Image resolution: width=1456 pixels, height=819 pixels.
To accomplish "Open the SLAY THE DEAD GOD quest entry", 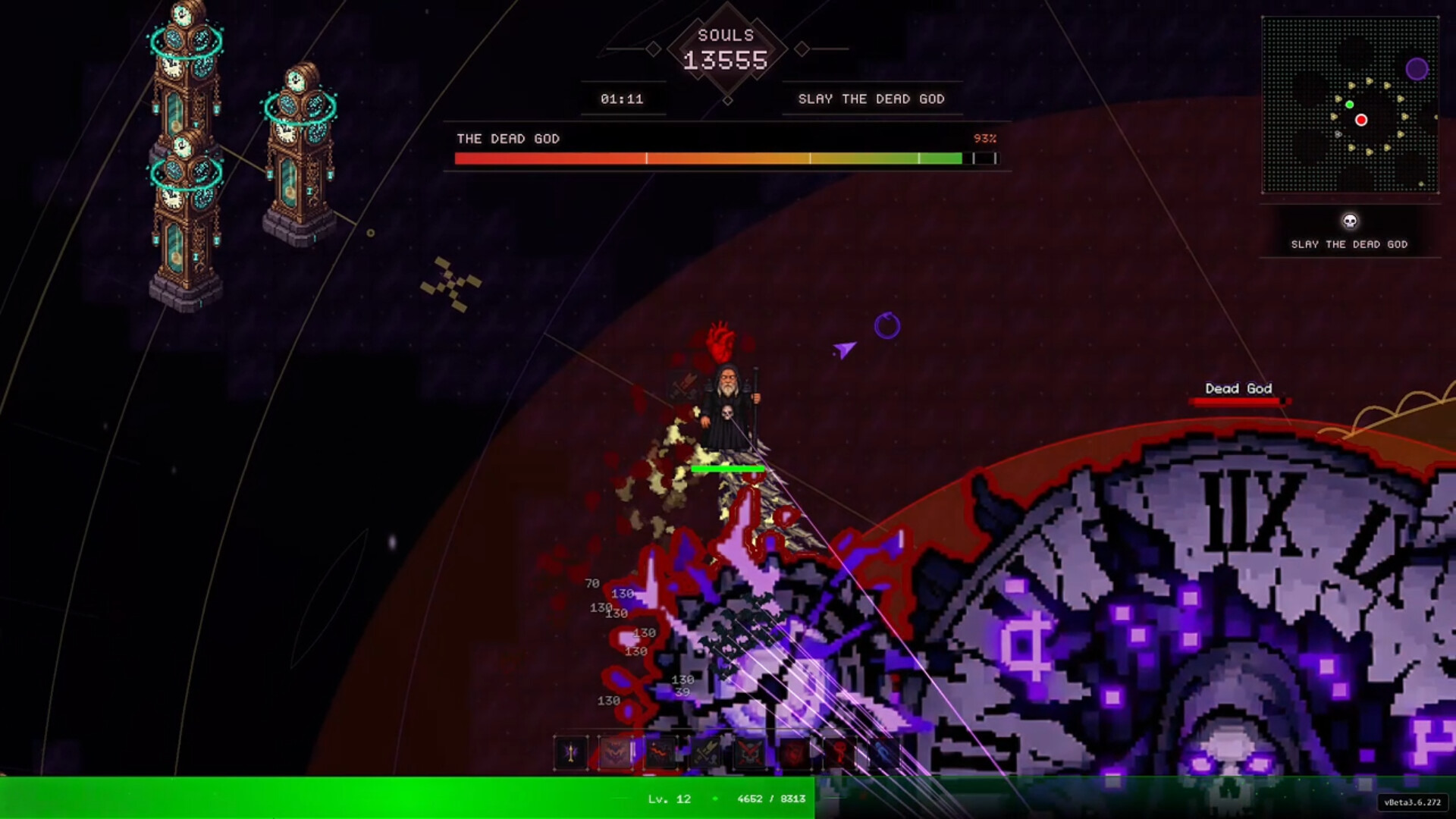I will [x=1351, y=244].
